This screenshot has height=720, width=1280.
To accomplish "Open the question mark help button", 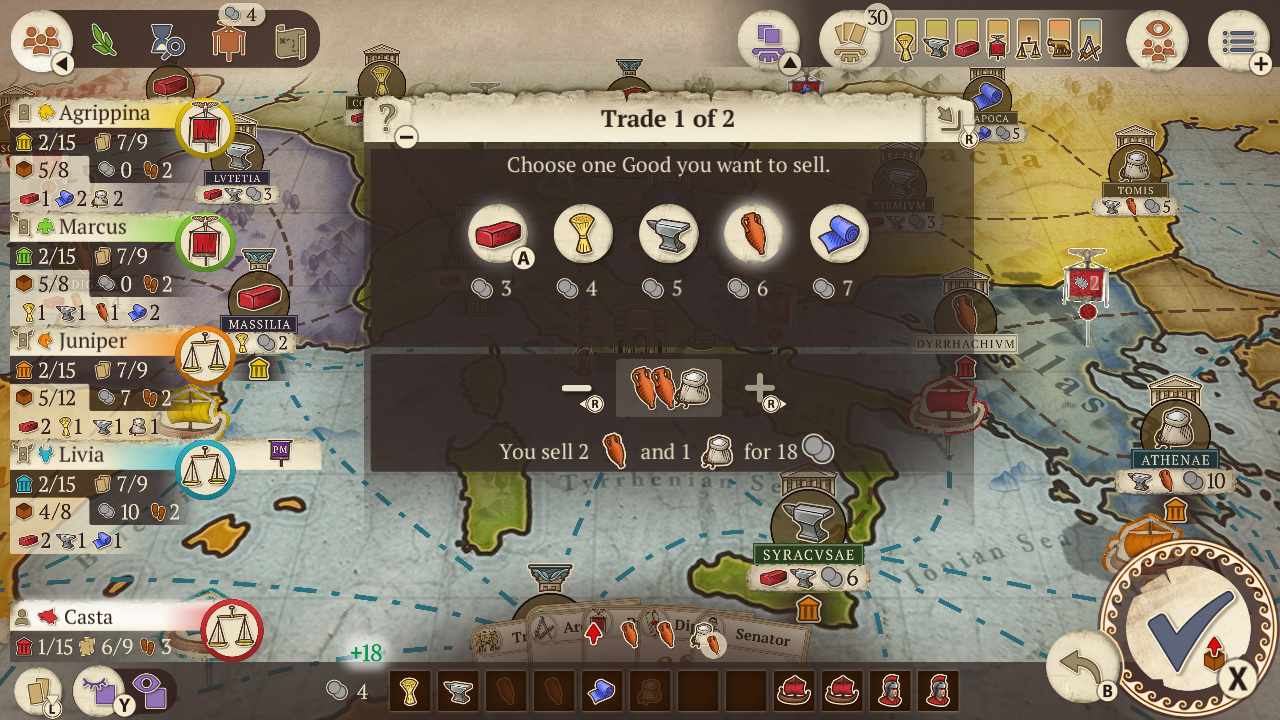I will 385,115.
